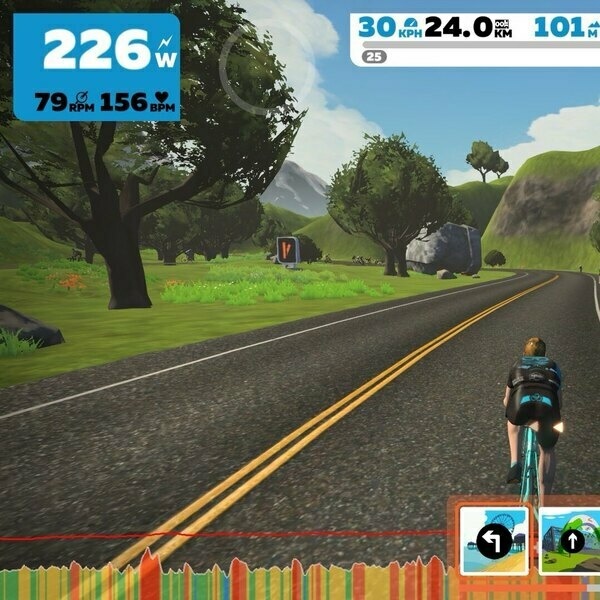Select the straight ahead route tile
The height and width of the screenshot is (600, 600).
(x=570, y=540)
